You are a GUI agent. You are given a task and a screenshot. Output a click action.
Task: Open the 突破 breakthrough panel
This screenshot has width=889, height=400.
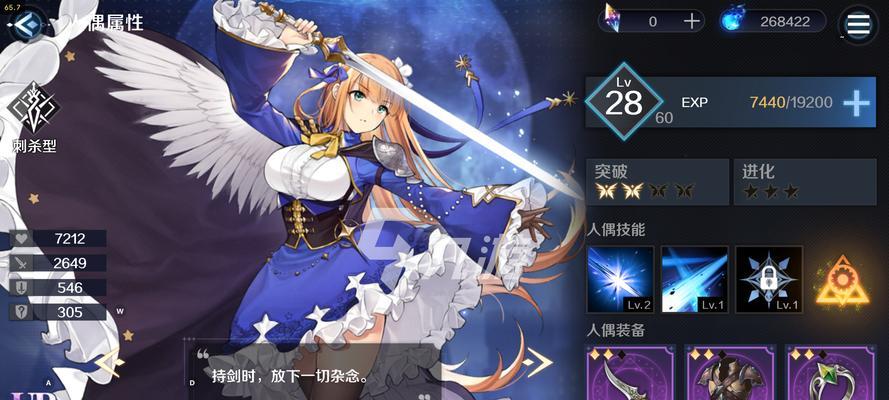656,181
